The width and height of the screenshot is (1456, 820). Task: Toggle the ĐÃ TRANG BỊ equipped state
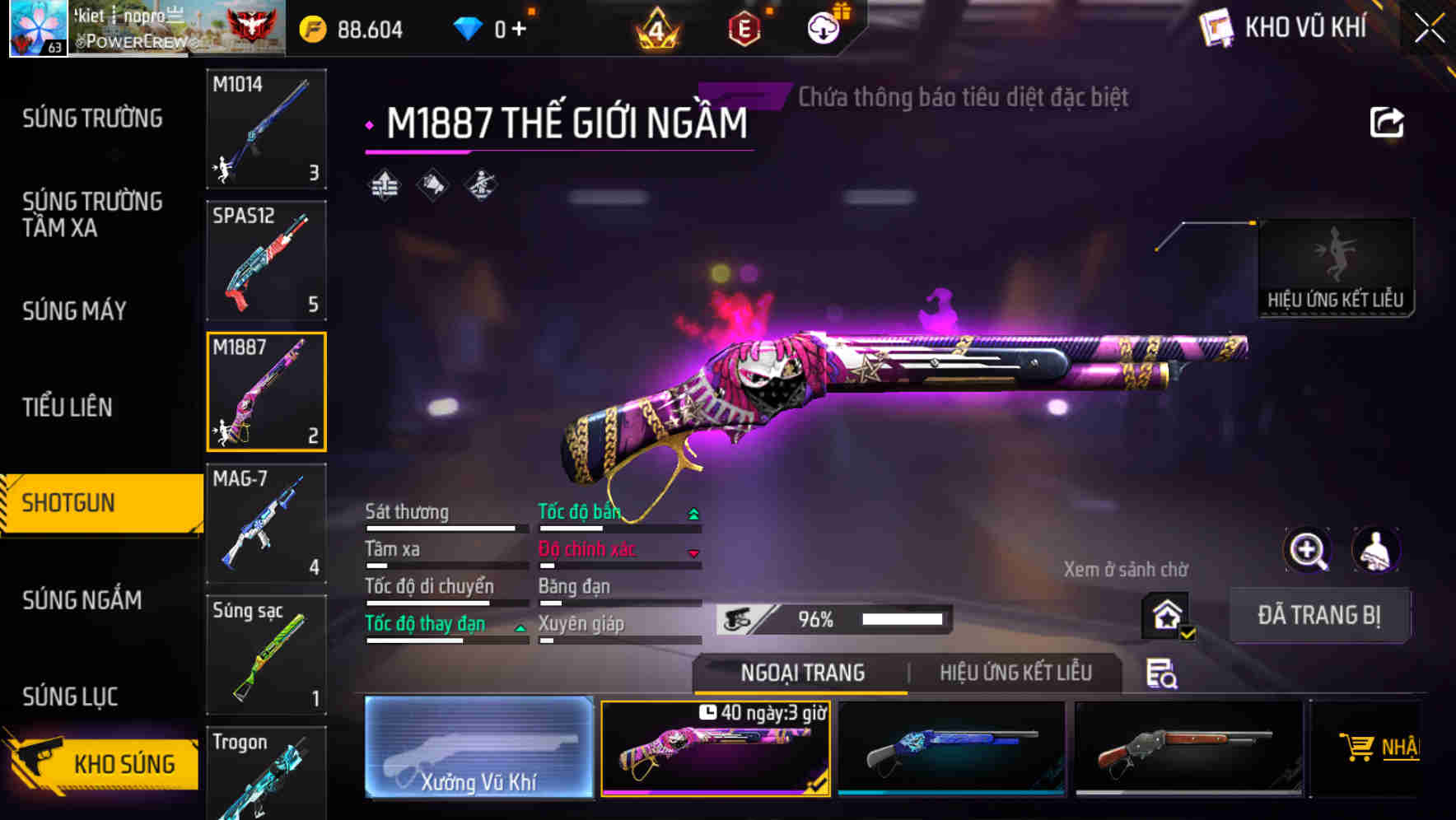1319,615
